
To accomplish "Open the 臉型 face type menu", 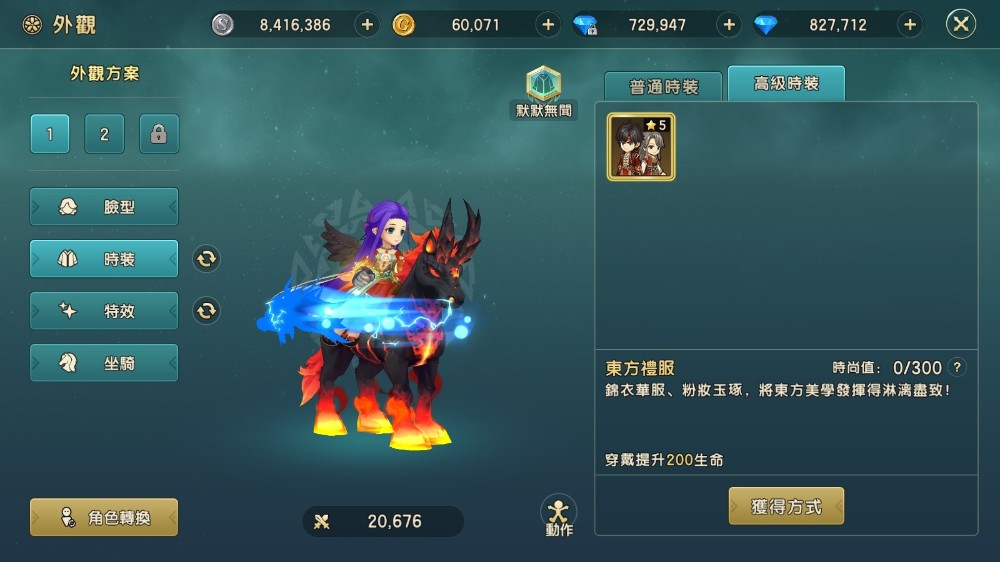I will (x=104, y=207).
